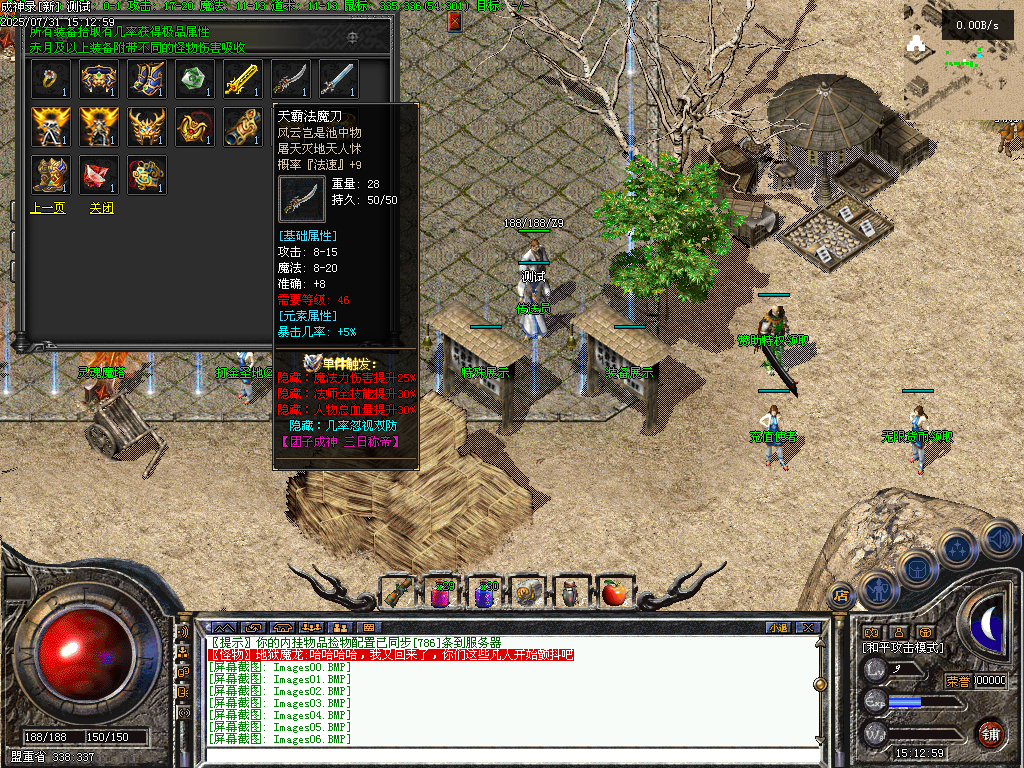Use the red apple hotbar item
Screen dimensions: 1024x768
point(613,593)
